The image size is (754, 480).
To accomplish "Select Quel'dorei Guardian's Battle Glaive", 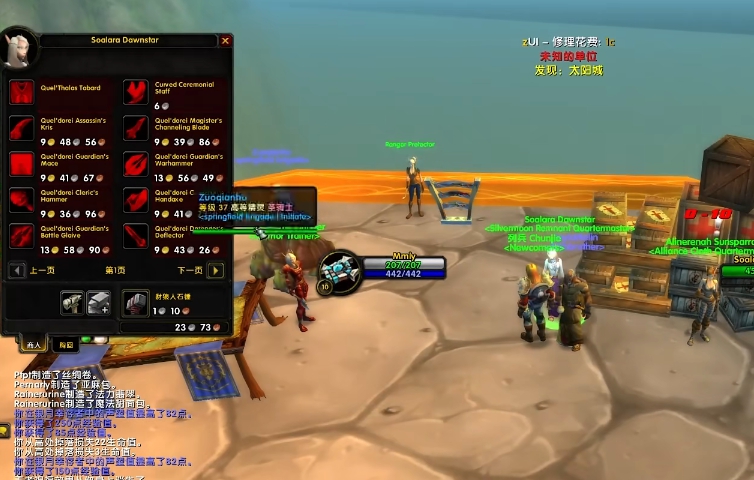I will [x=22, y=236].
